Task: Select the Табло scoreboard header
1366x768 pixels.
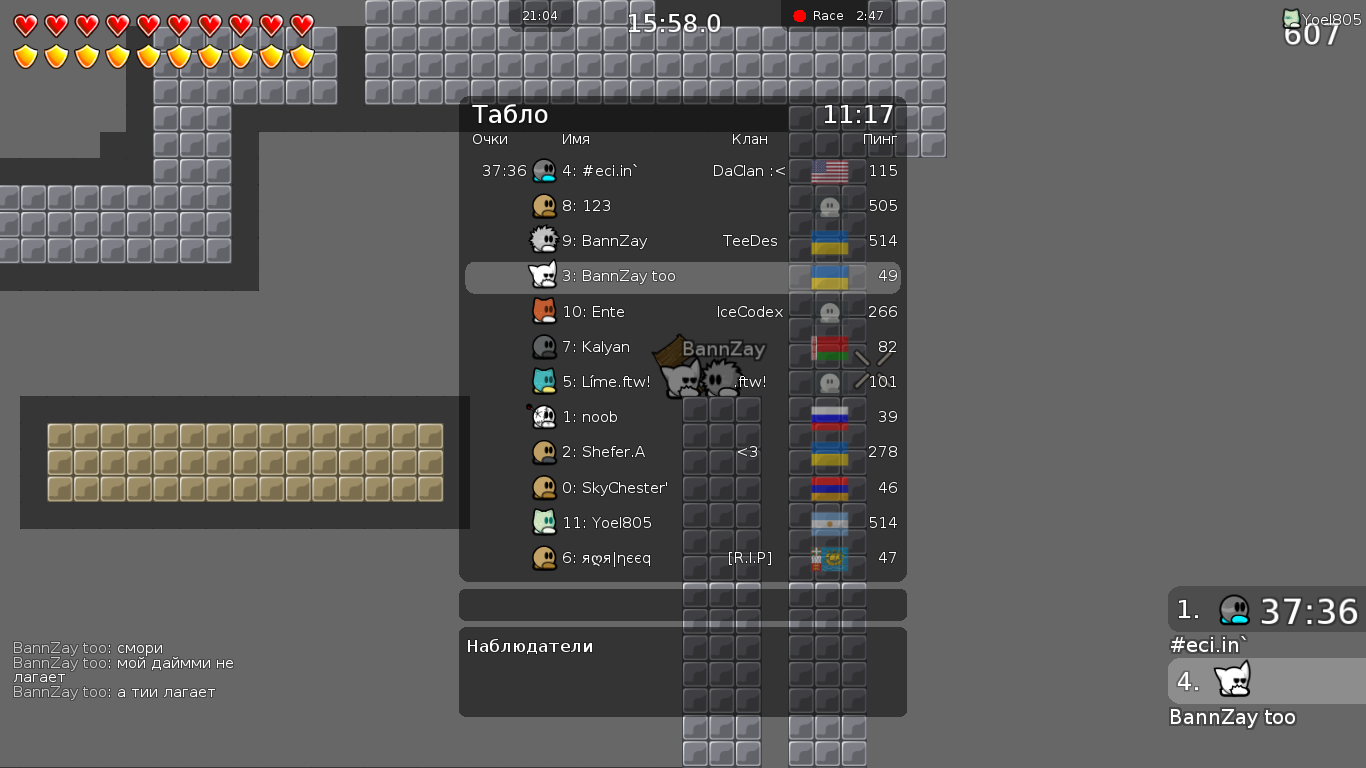Action: pyautogui.click(x=509, y=114)
